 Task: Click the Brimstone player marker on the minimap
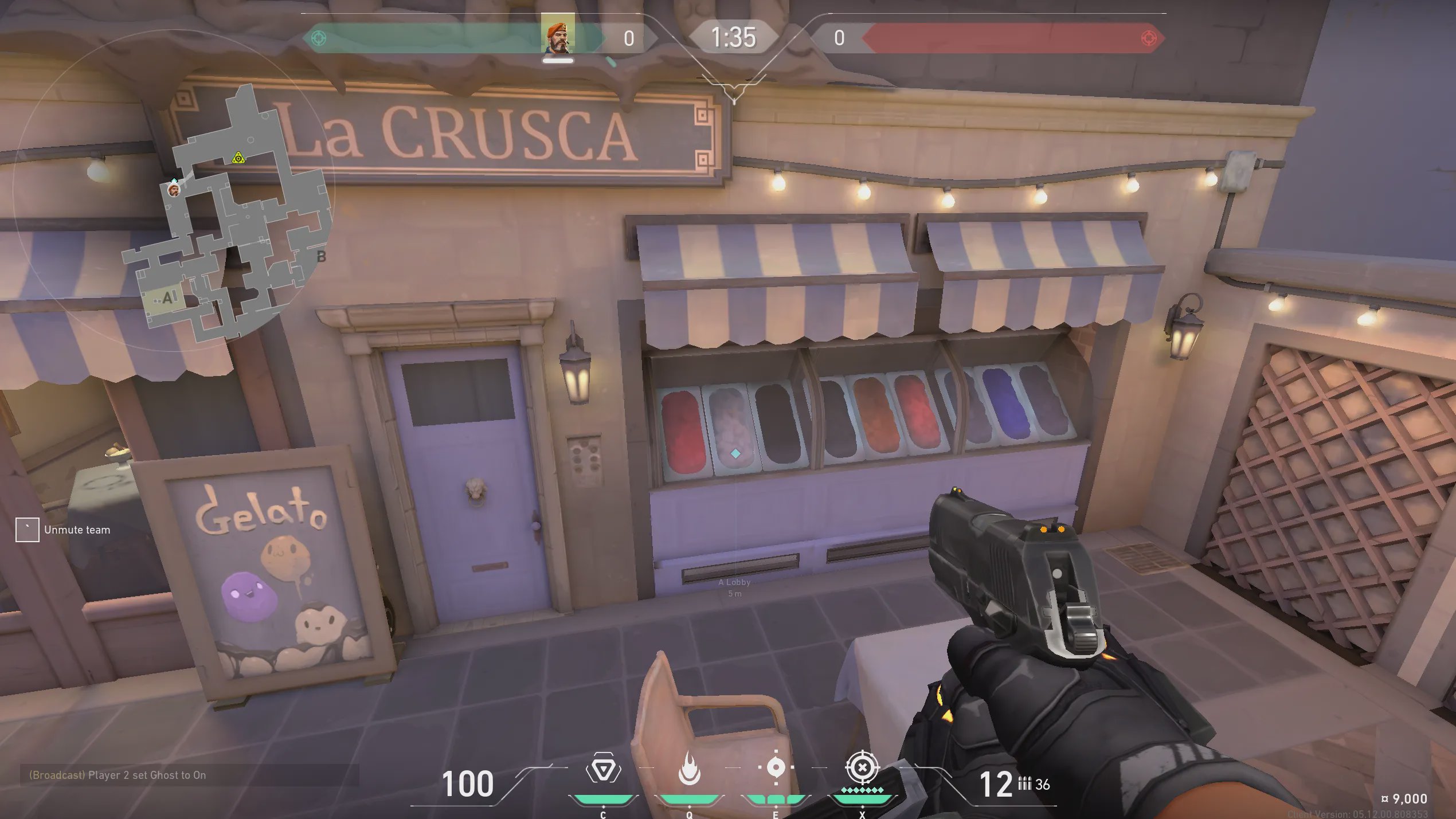pyautogui.click(x=174, y=189)
